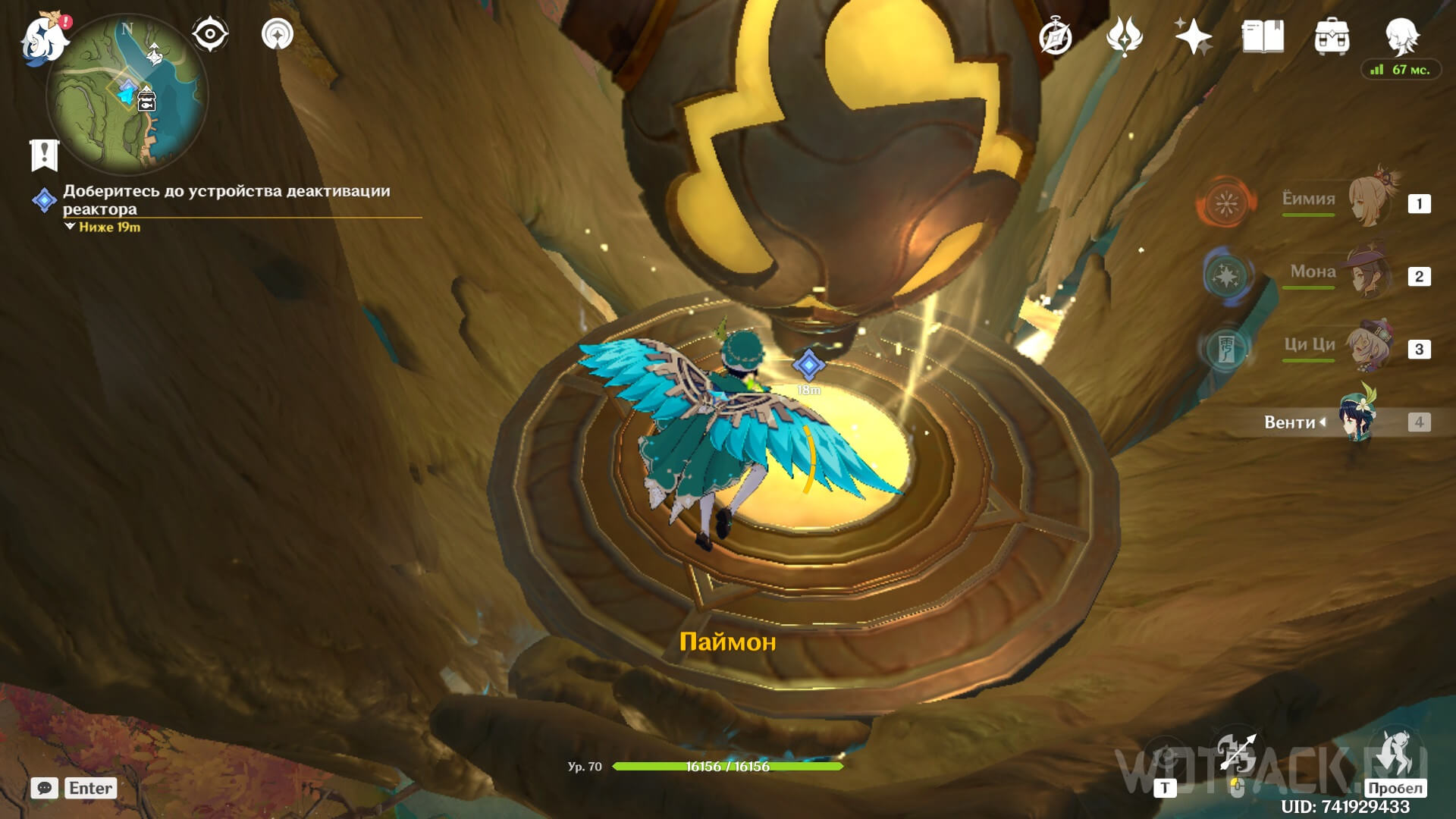Open the wish star icon
Image resolution: width=1456 pixels, height=819 pixels.
click(x=1193, y=36)
